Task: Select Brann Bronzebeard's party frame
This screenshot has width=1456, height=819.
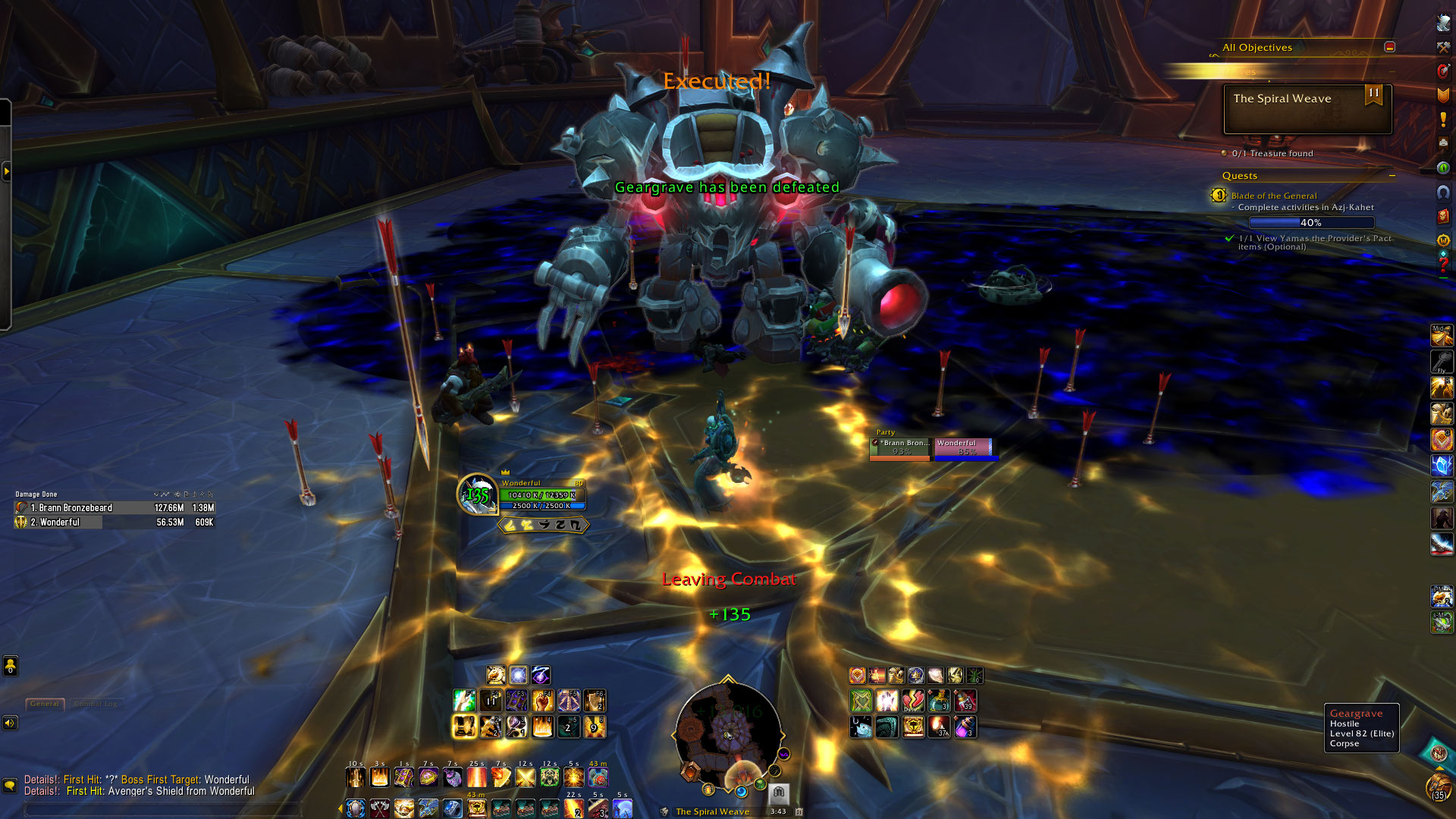Action: pos(901,447)
